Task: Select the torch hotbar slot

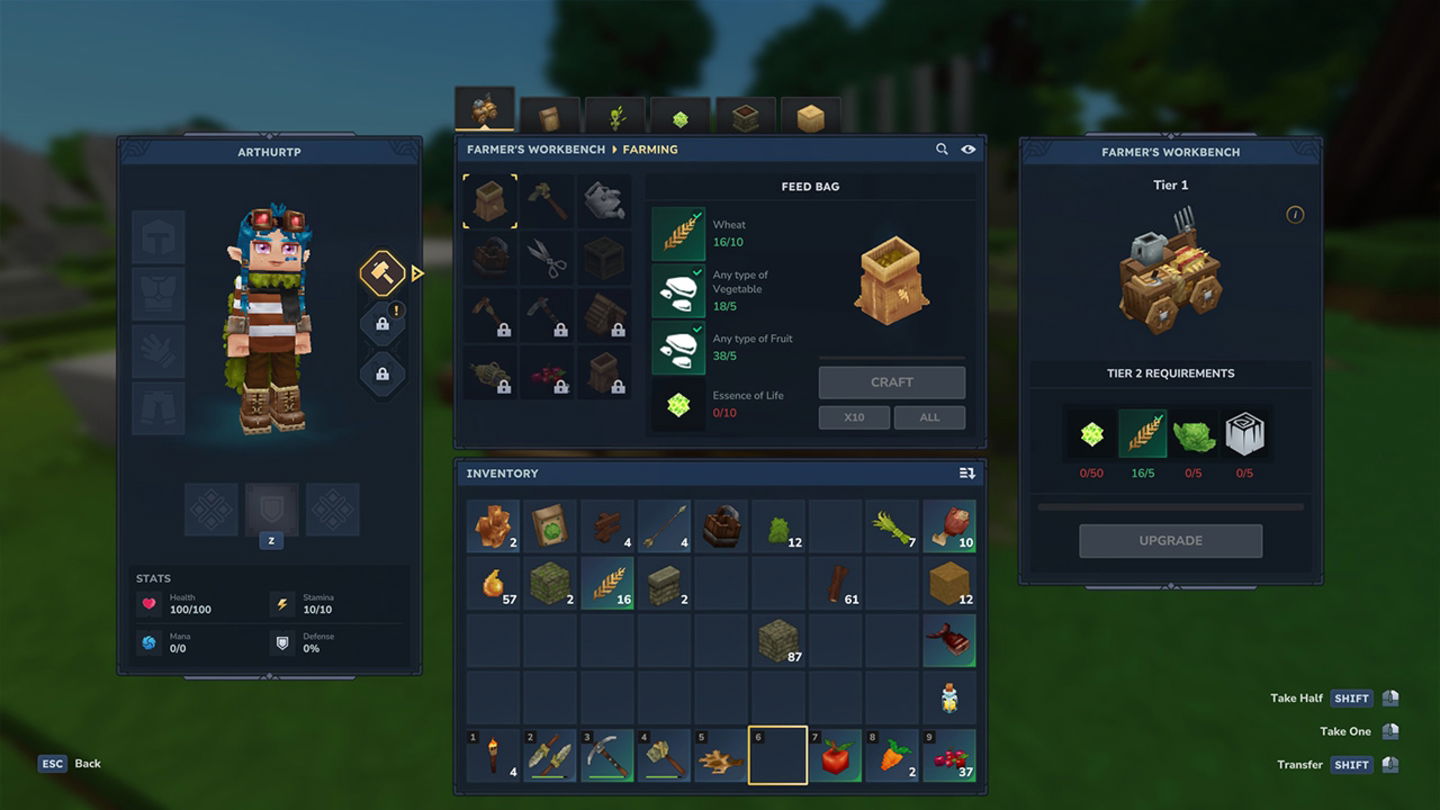Action: pyautogui.click(x=493, y=757)
